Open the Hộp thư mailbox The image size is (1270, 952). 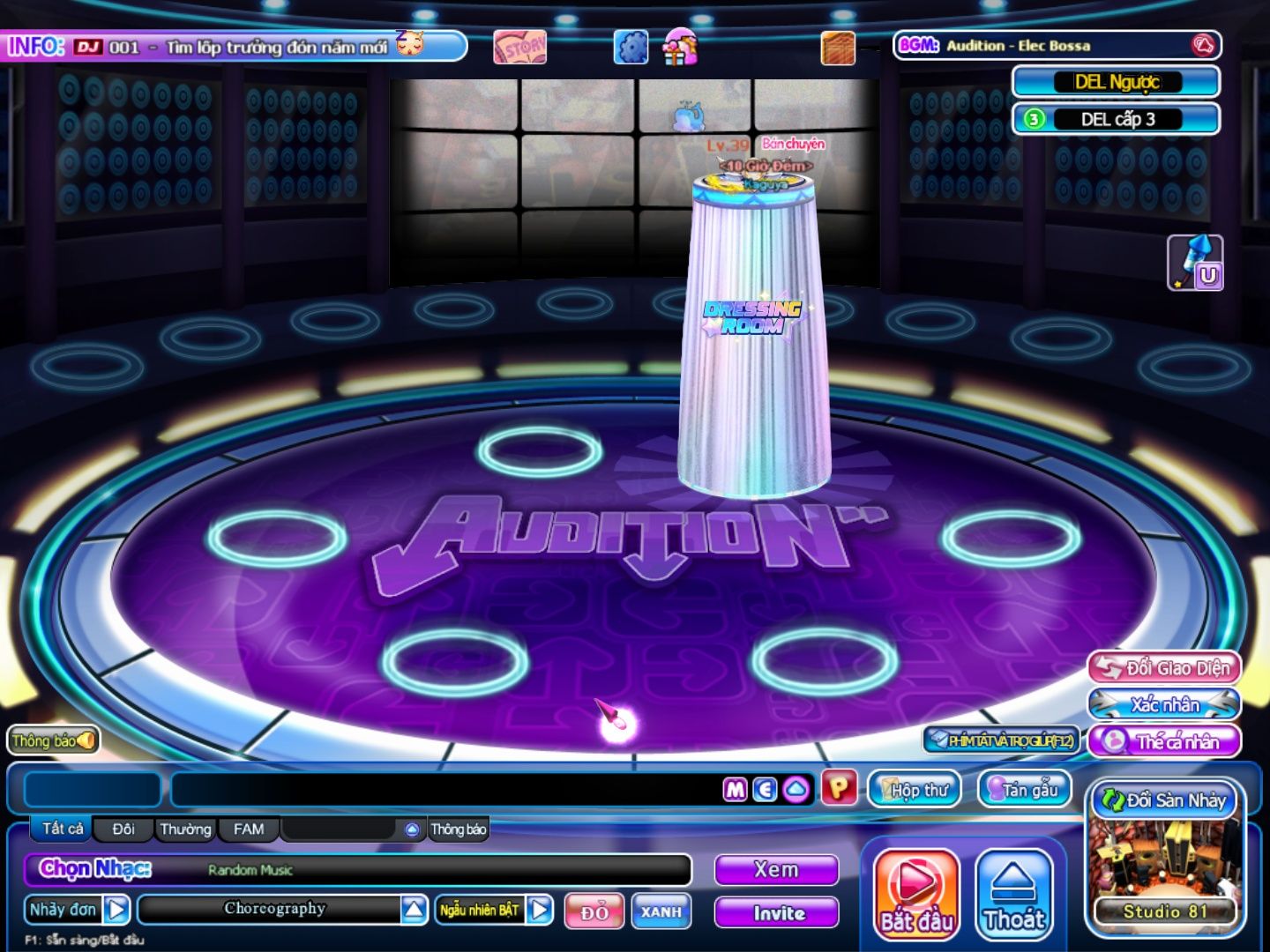click(914, 789)
